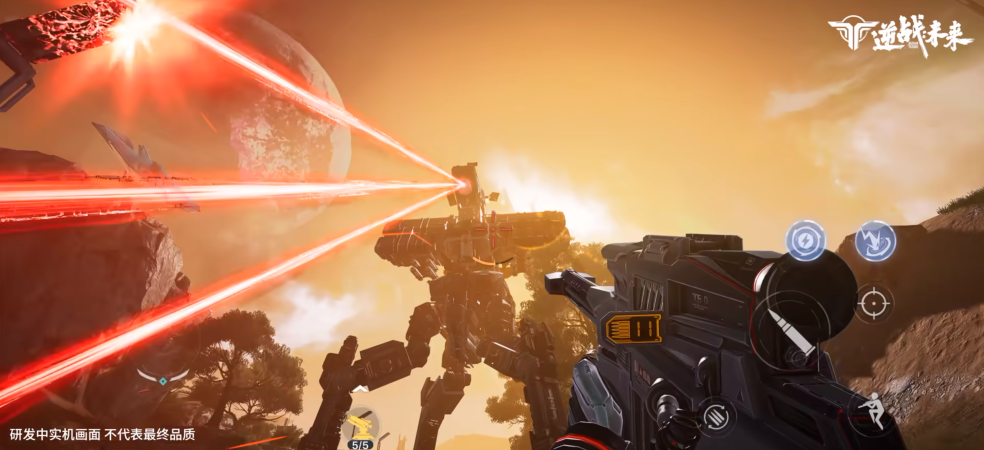This screenshot has width=984, height=450.
Task: Toggle the crosshair aim-down-sights button
Action: click(x=874, y=301)
